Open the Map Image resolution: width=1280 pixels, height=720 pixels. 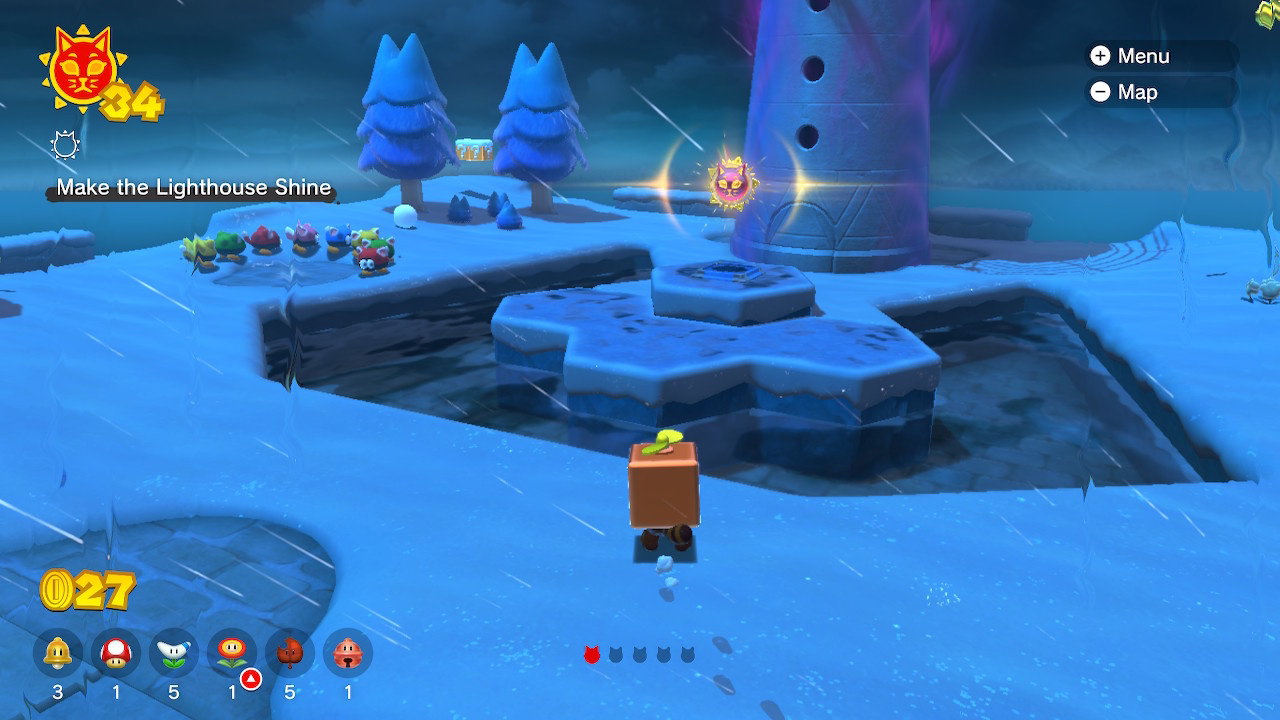point(1124,92)
